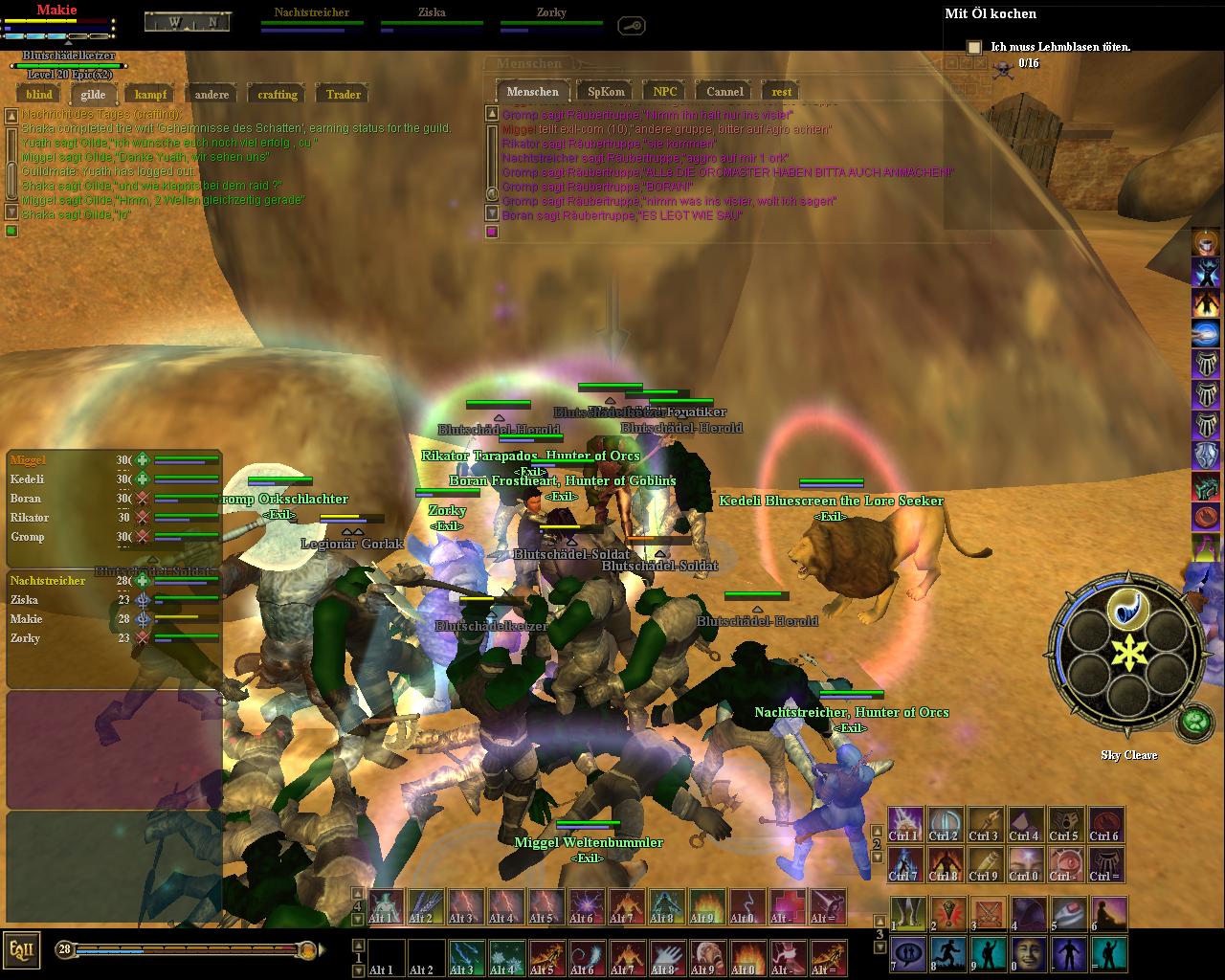Switch to the SpKom chat tab
The width and height of the screenshot is (1225, 980).
click(606, 92)
